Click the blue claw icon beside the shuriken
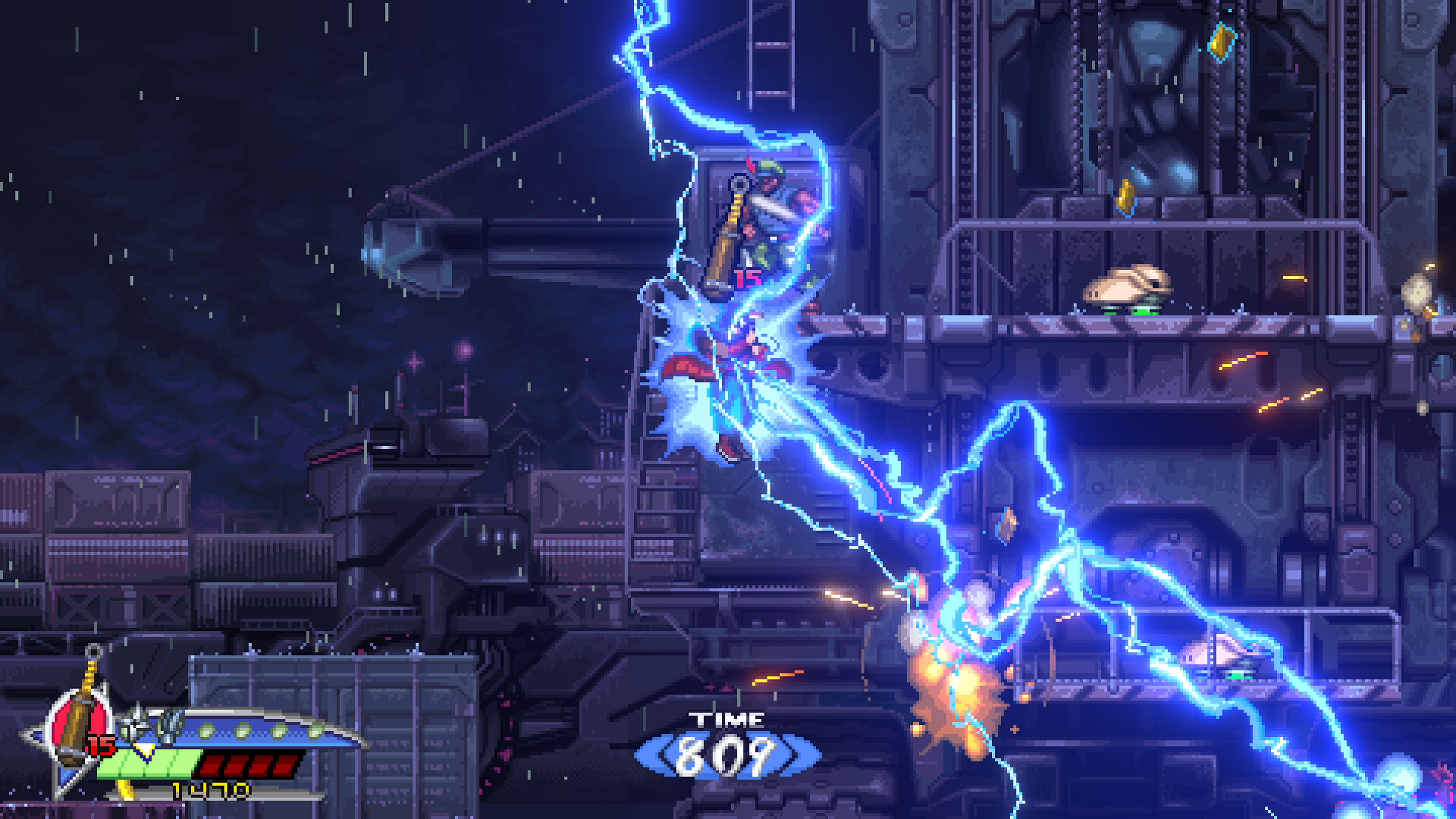The image size is (1456, 819). [x=169, y=727]
